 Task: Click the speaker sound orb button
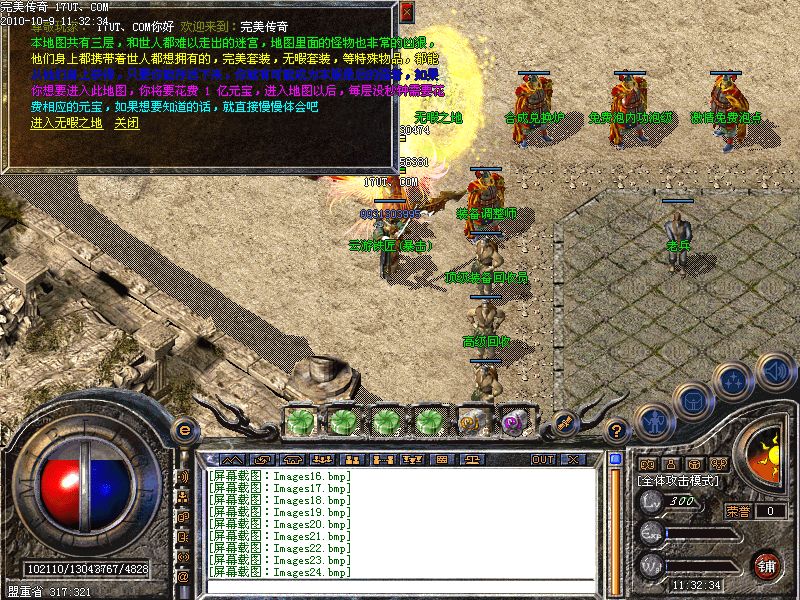(775, 371)
